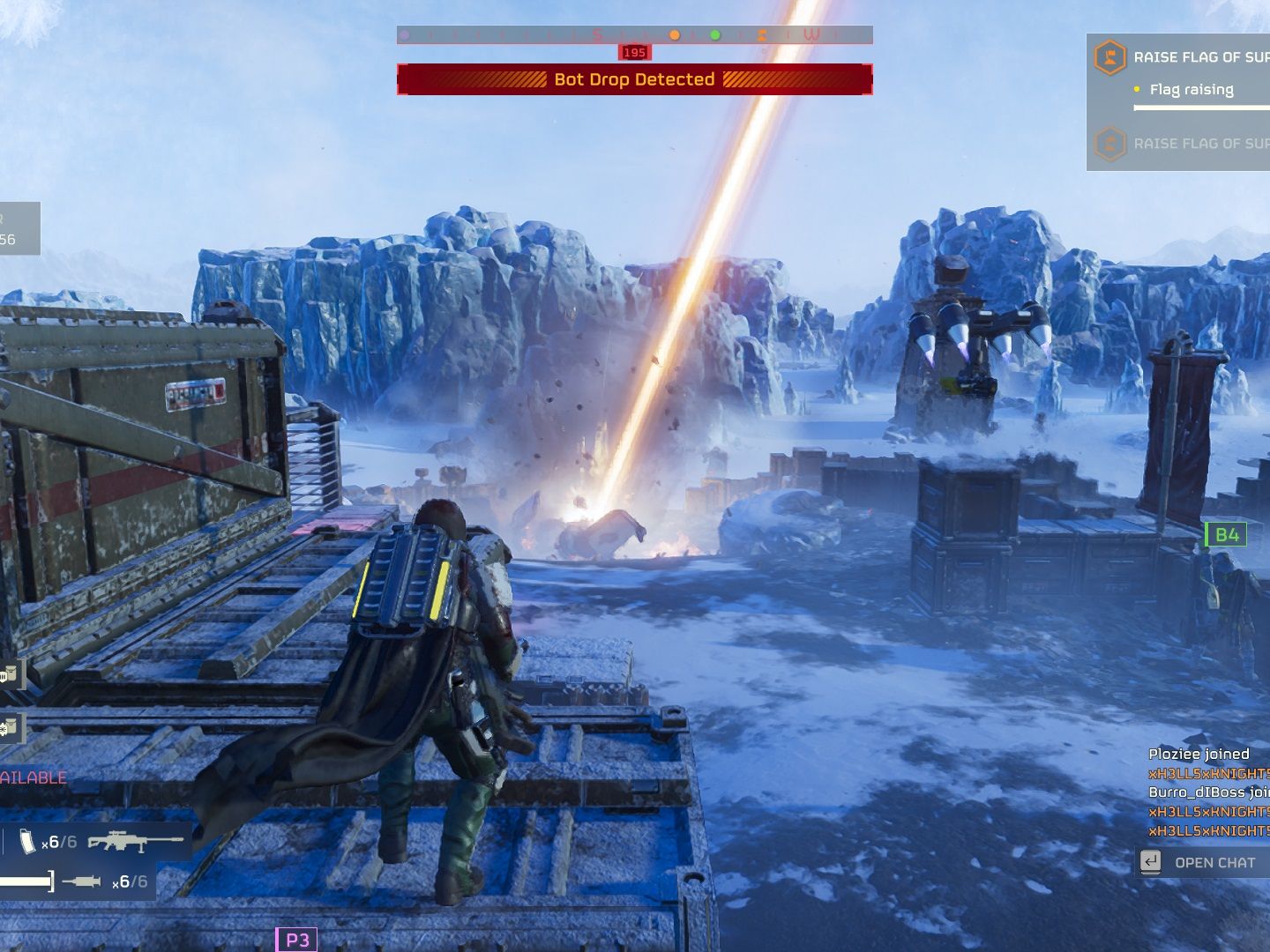This screenshot has height=952, width=1270.
Task: Click the 'Ploziee joined' chat message
Action: [1199, 754]
